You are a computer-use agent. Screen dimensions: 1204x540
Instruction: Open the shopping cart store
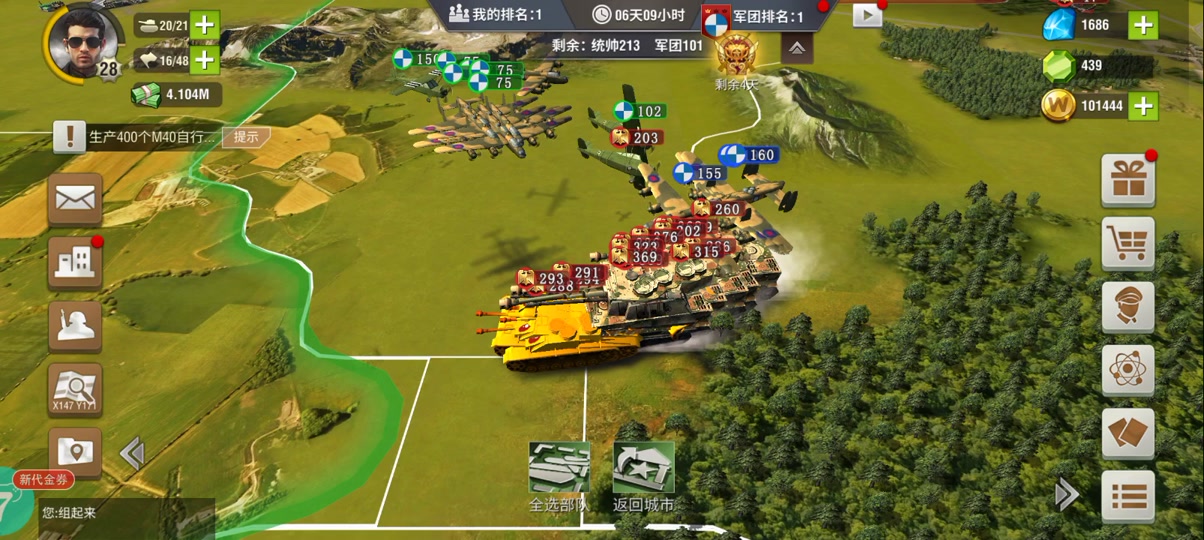[x=1128, y=244]
